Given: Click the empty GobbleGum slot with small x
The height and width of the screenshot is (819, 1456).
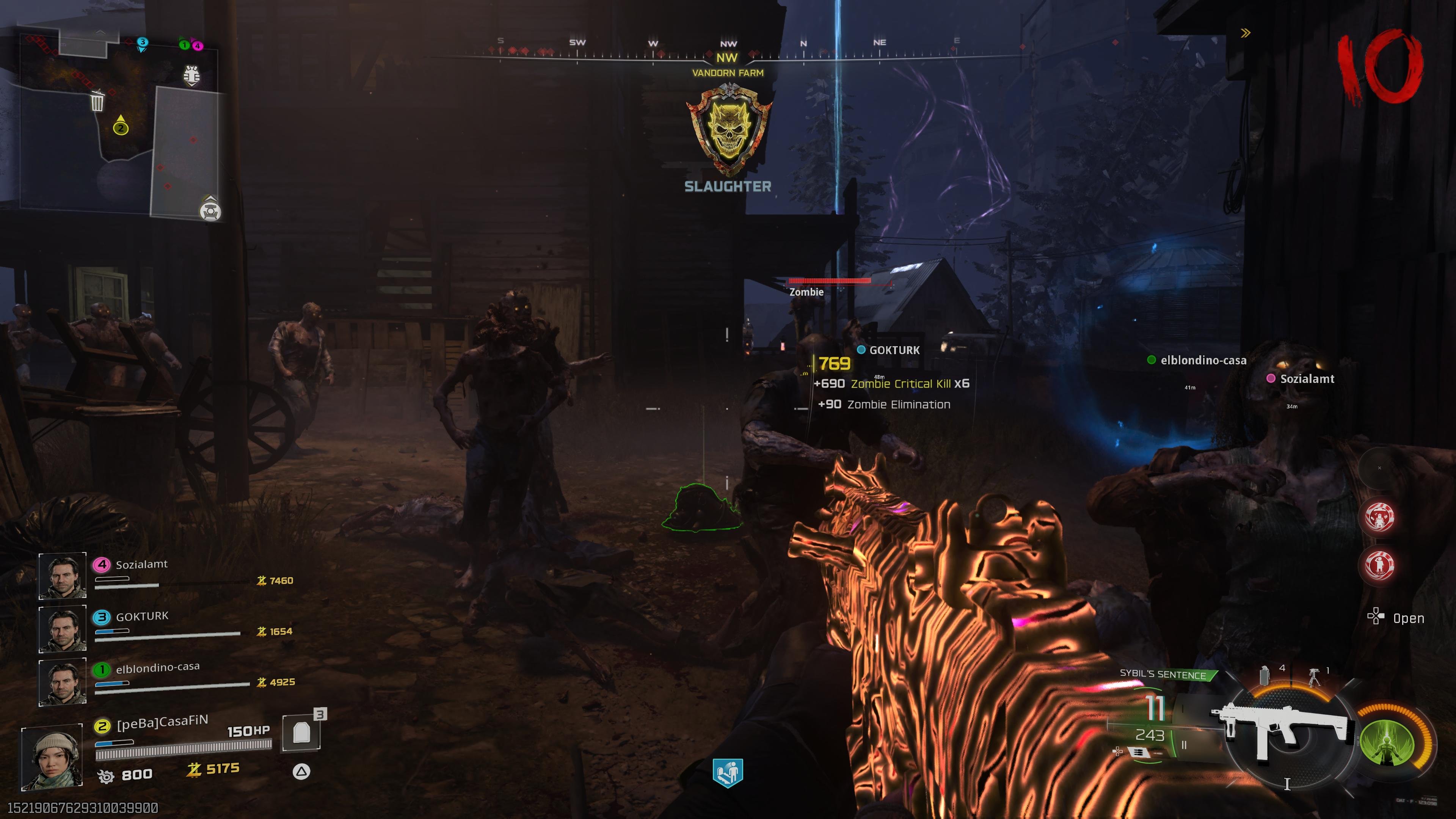Looking at the screenshot, I should point(1379,468).
